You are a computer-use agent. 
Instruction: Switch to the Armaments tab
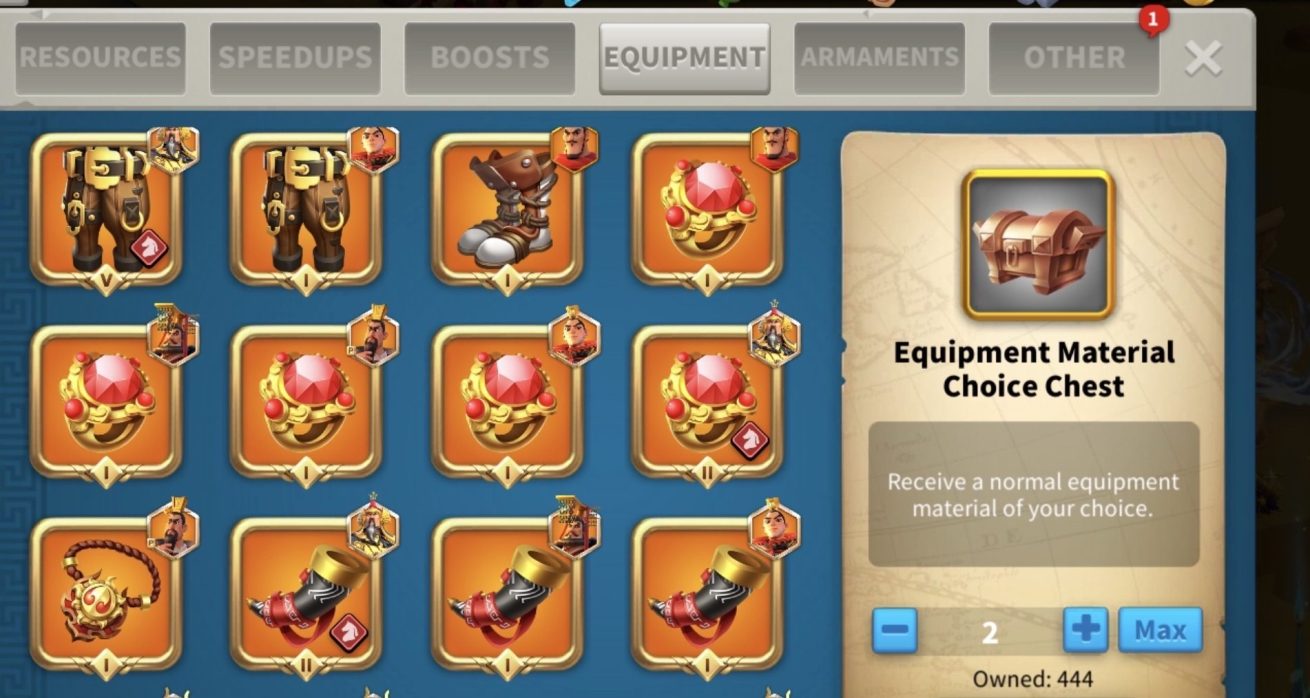879,58
